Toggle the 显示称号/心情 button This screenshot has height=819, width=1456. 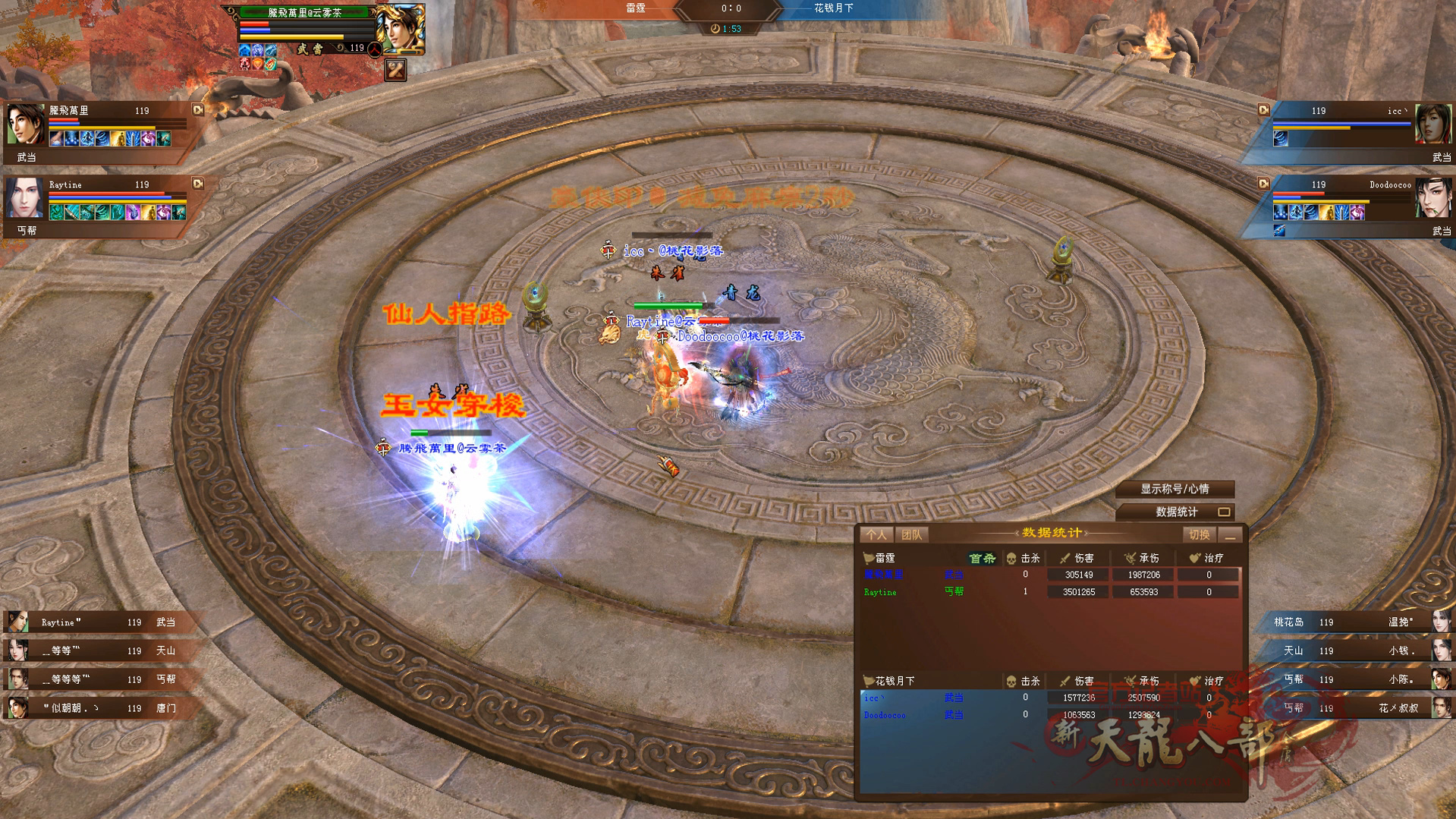1174,490
